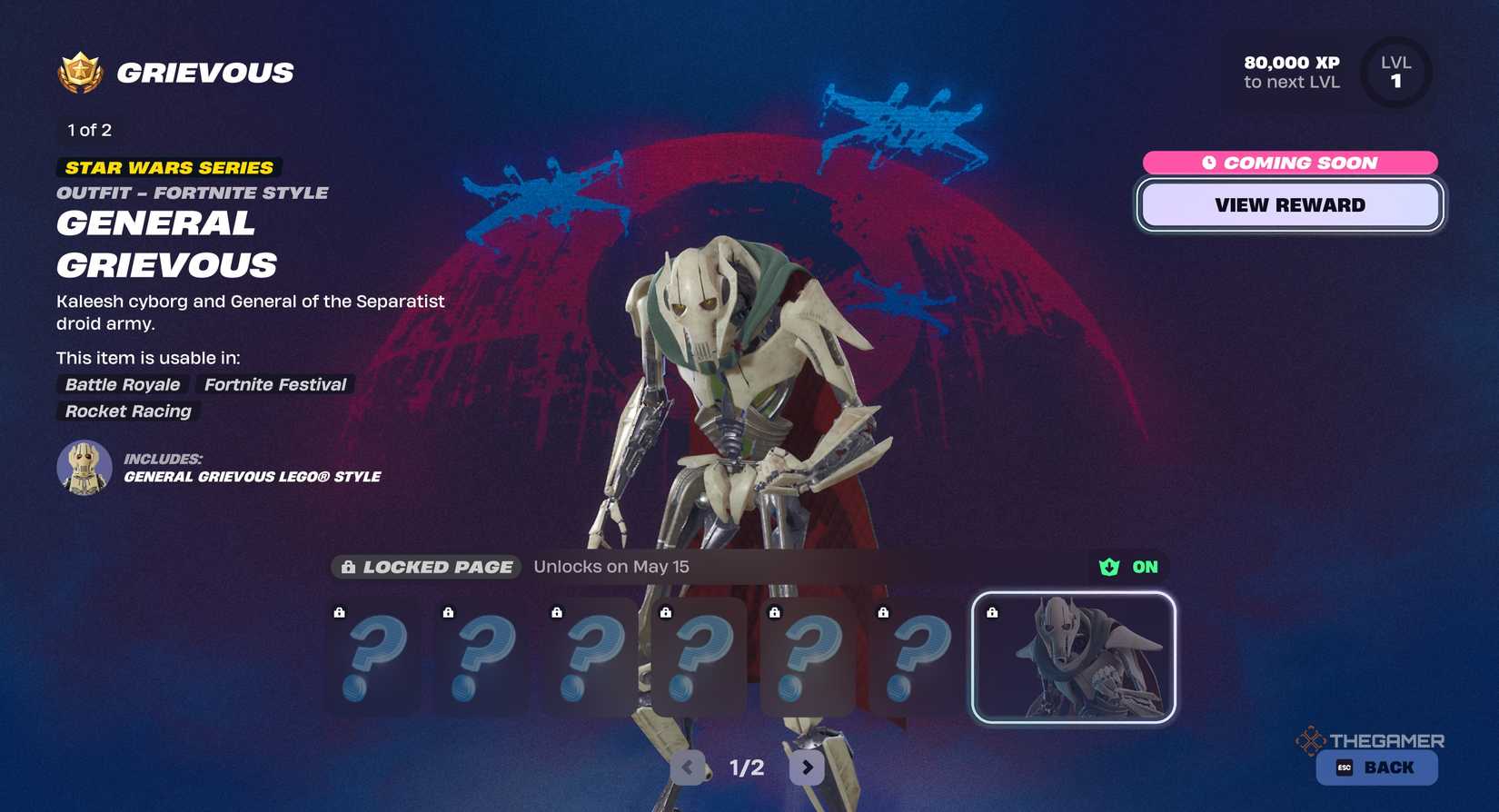
Task: Select the Battle Royale usability tag
Action: click(x=122, y=384)
